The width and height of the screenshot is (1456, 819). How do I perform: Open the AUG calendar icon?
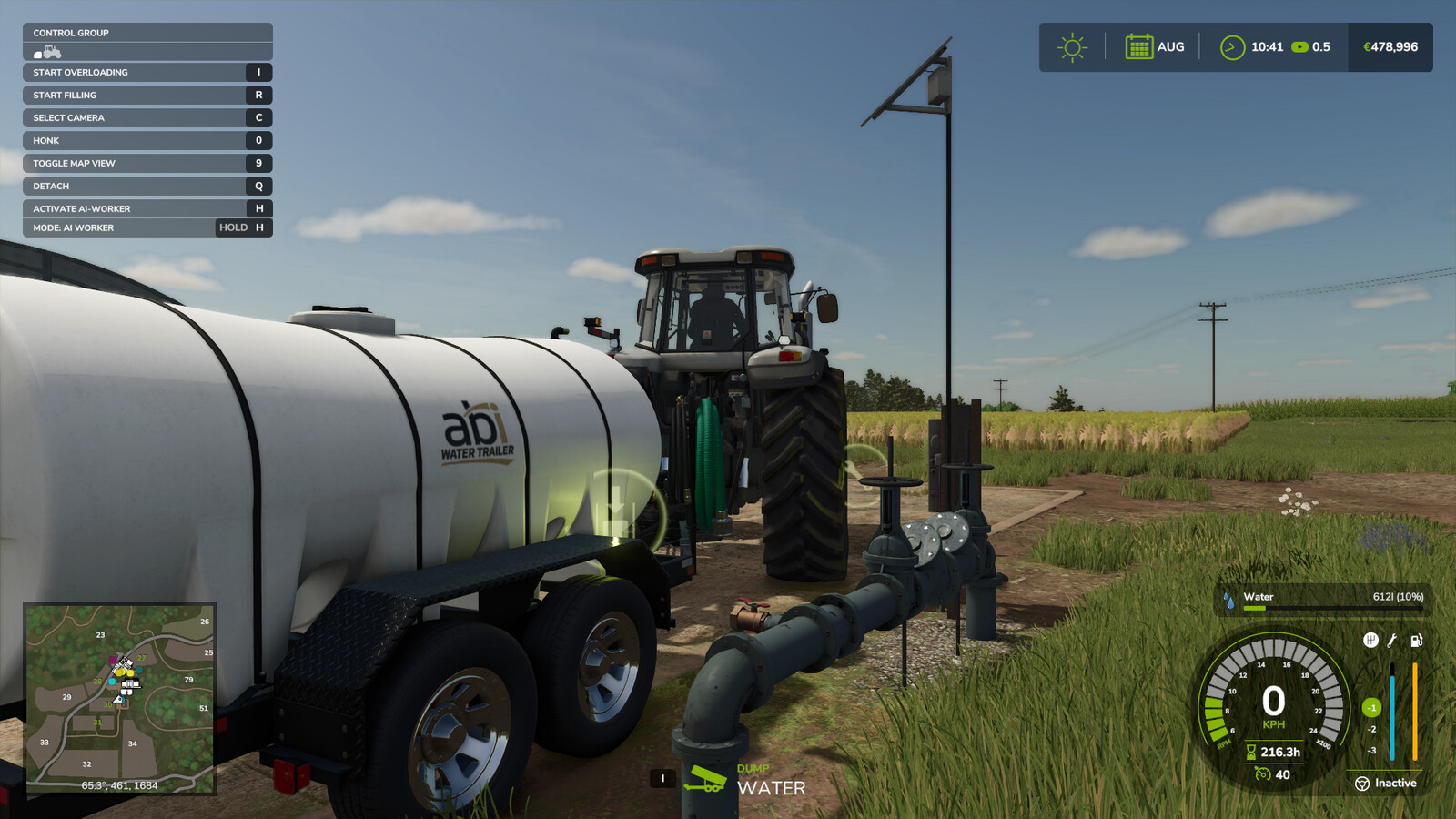tap(1140, 45)
